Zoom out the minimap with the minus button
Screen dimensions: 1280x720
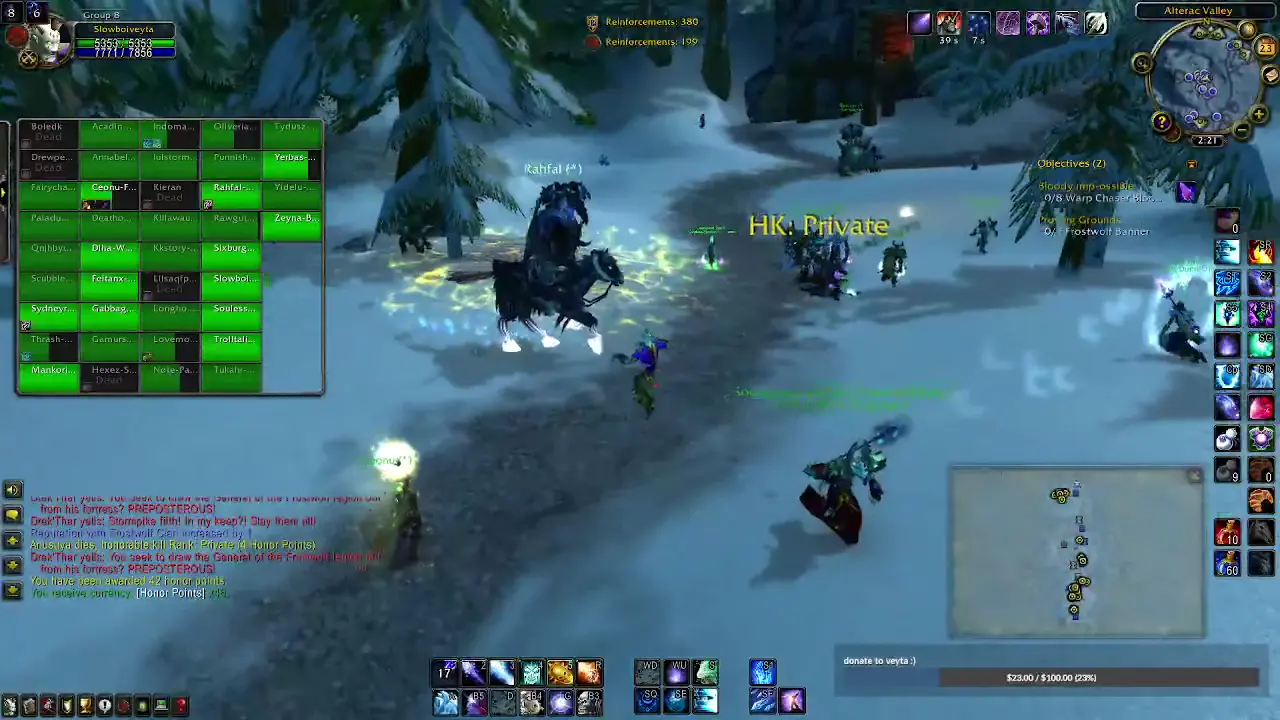point(1241,128)
